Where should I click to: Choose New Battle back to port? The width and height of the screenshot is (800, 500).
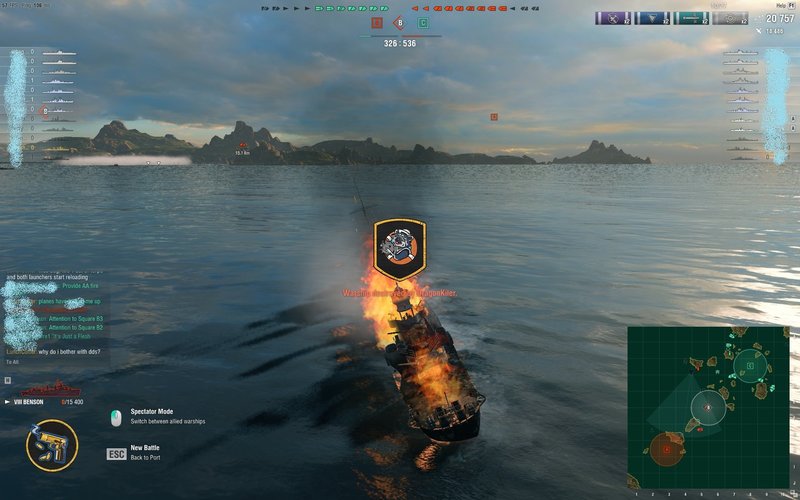tap(143, 452)
